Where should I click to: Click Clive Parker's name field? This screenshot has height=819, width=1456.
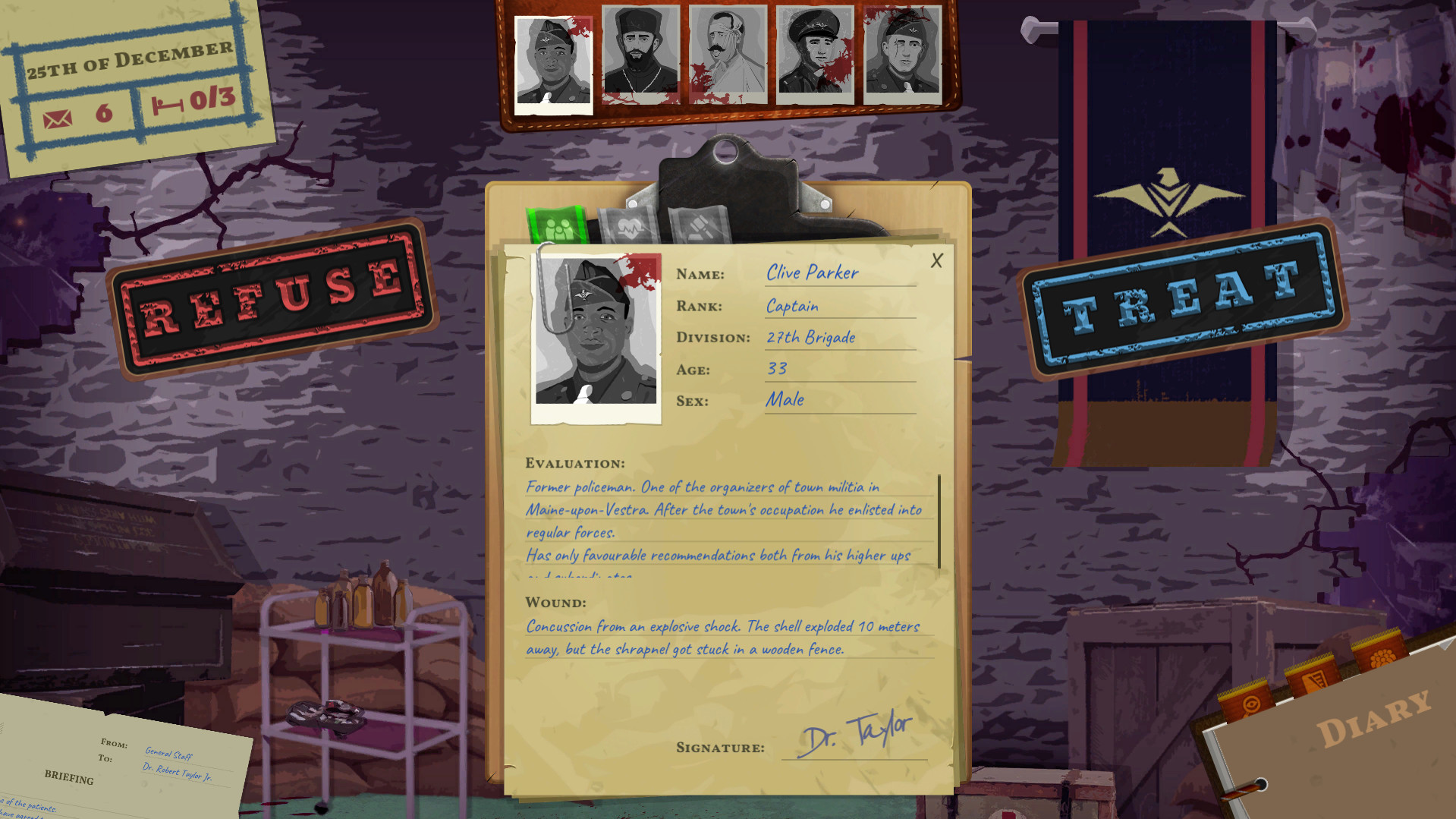coord(812,273)
